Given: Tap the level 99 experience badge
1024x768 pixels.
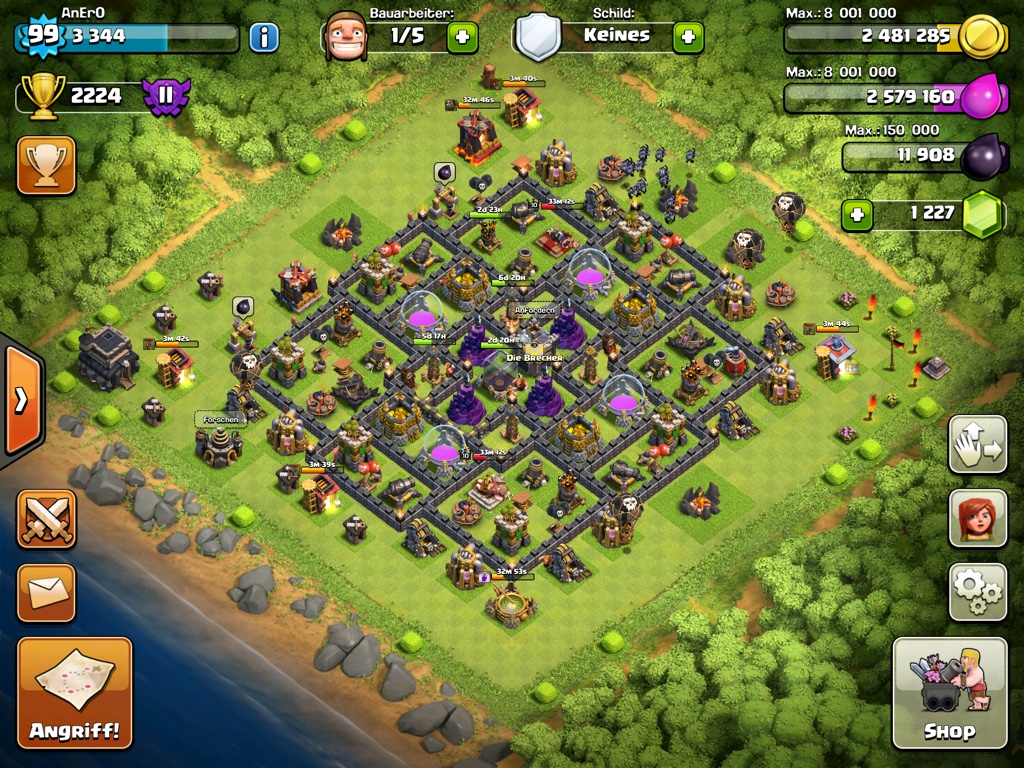Looking at the screenshot, I should pos(40,36).
